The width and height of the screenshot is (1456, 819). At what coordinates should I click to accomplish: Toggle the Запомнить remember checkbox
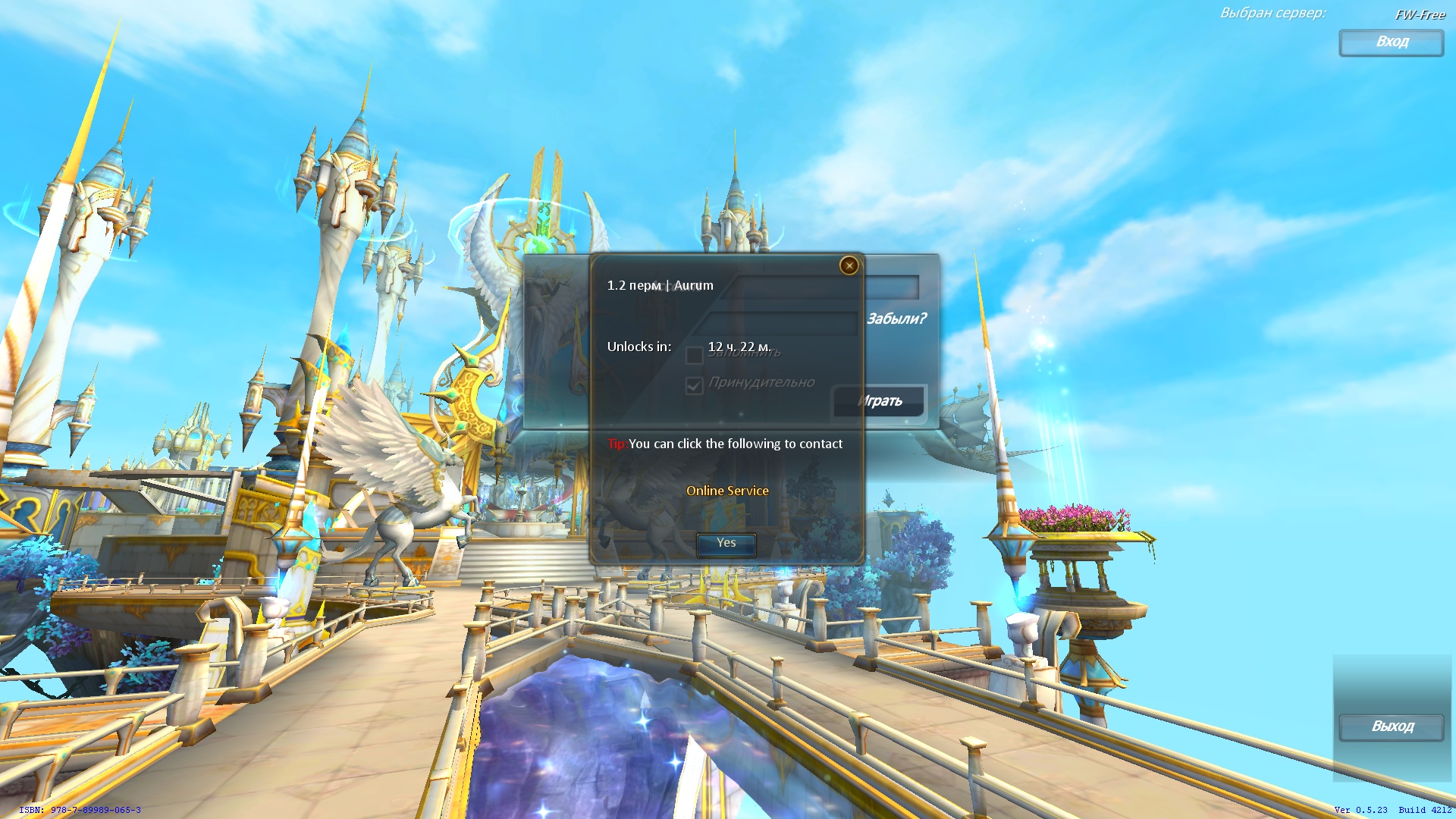694,355
